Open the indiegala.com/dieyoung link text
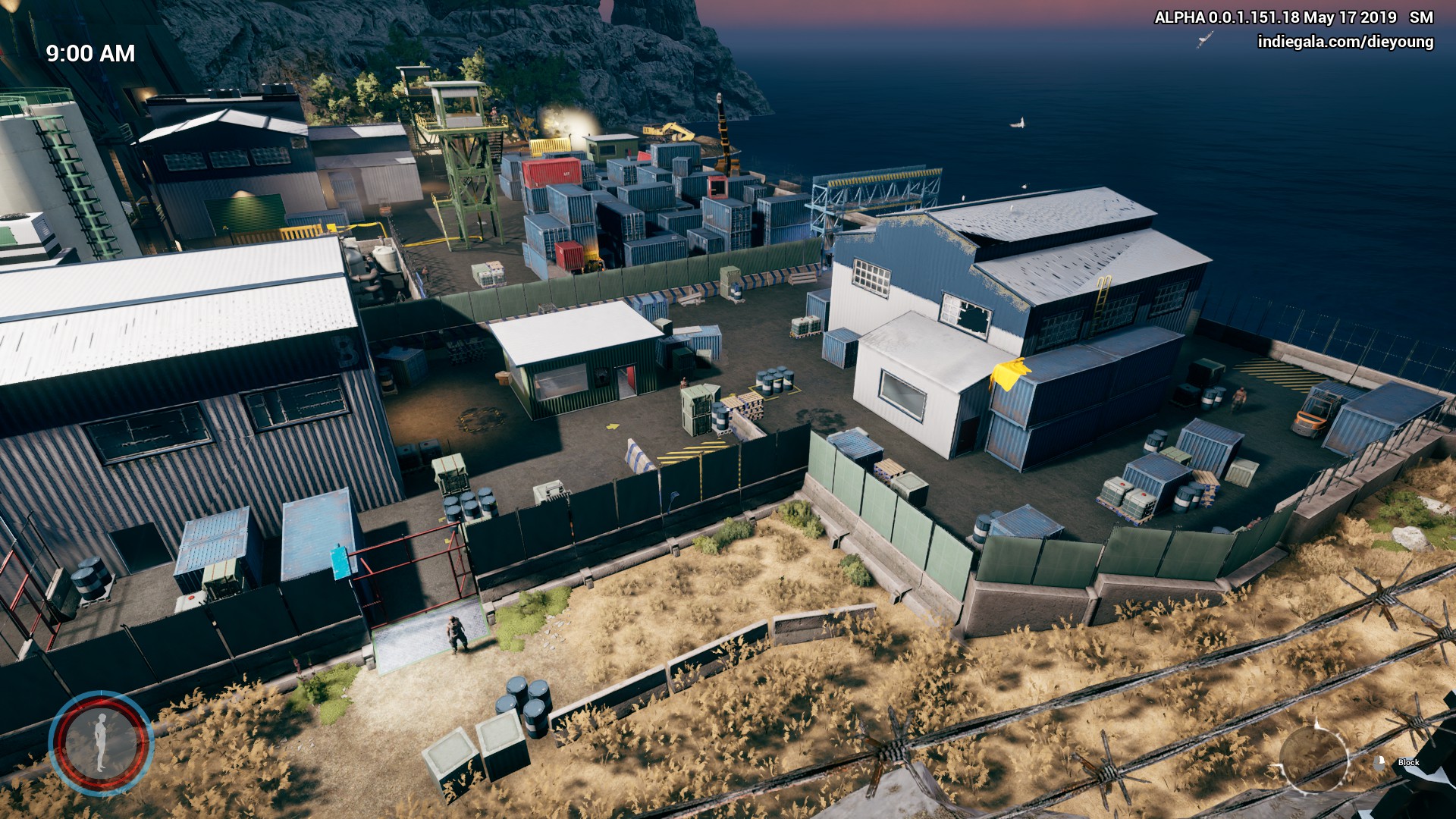 point(1345,42)
